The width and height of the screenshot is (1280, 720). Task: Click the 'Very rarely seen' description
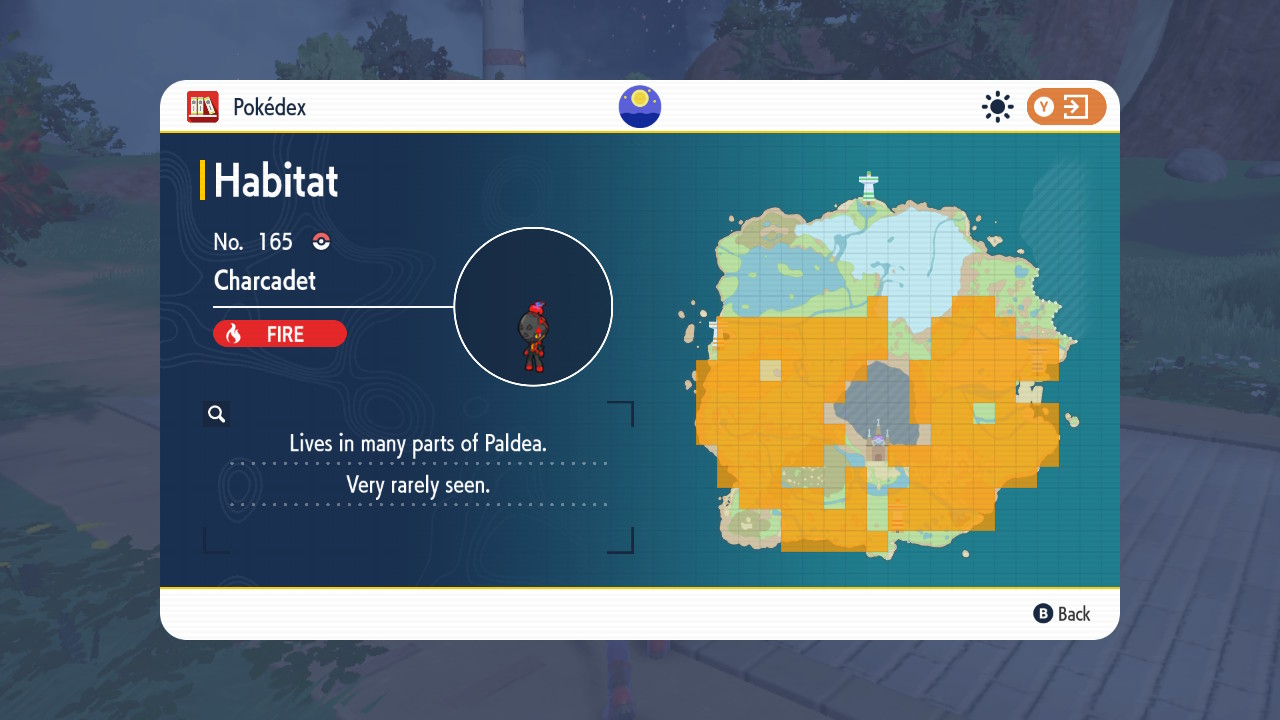pyautogui.click(x=420, y=485)
